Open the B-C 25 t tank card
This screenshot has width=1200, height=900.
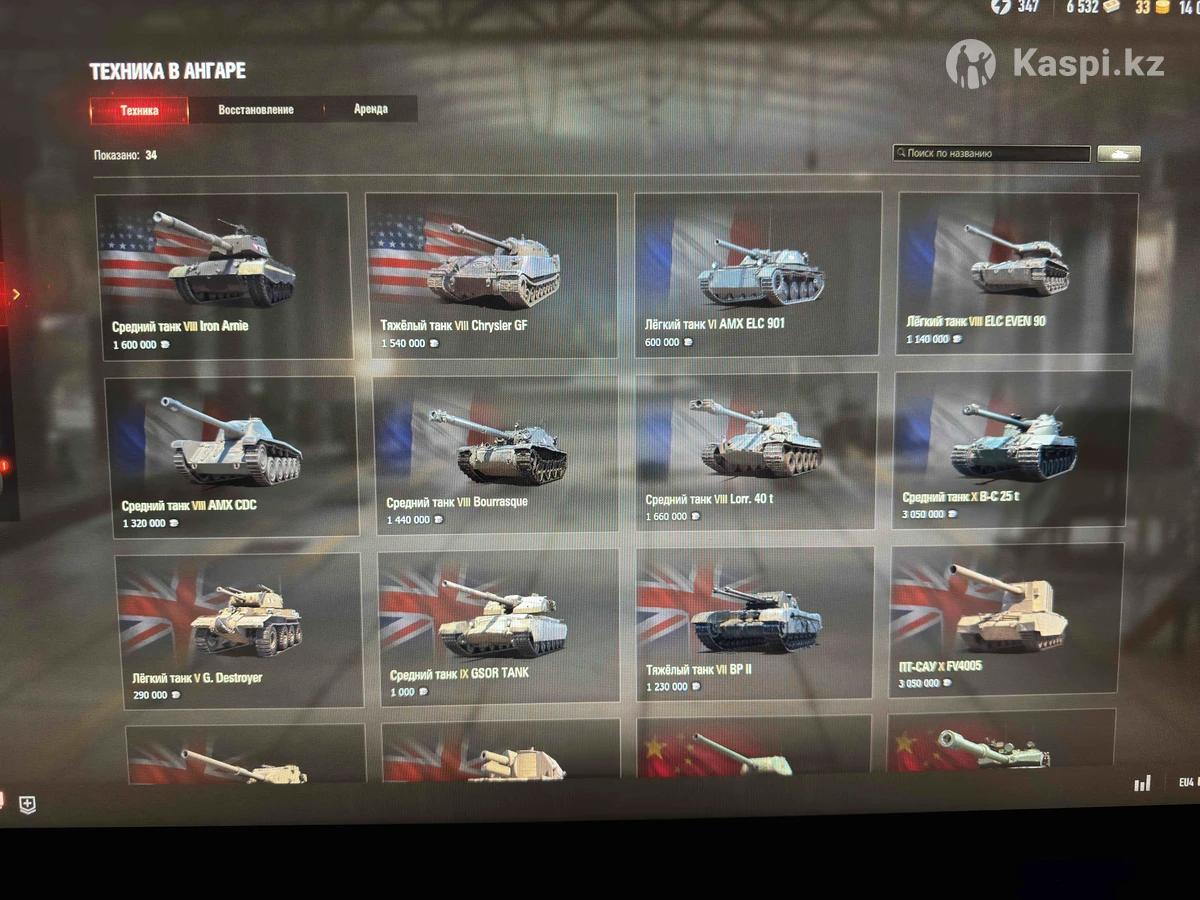1012,450
